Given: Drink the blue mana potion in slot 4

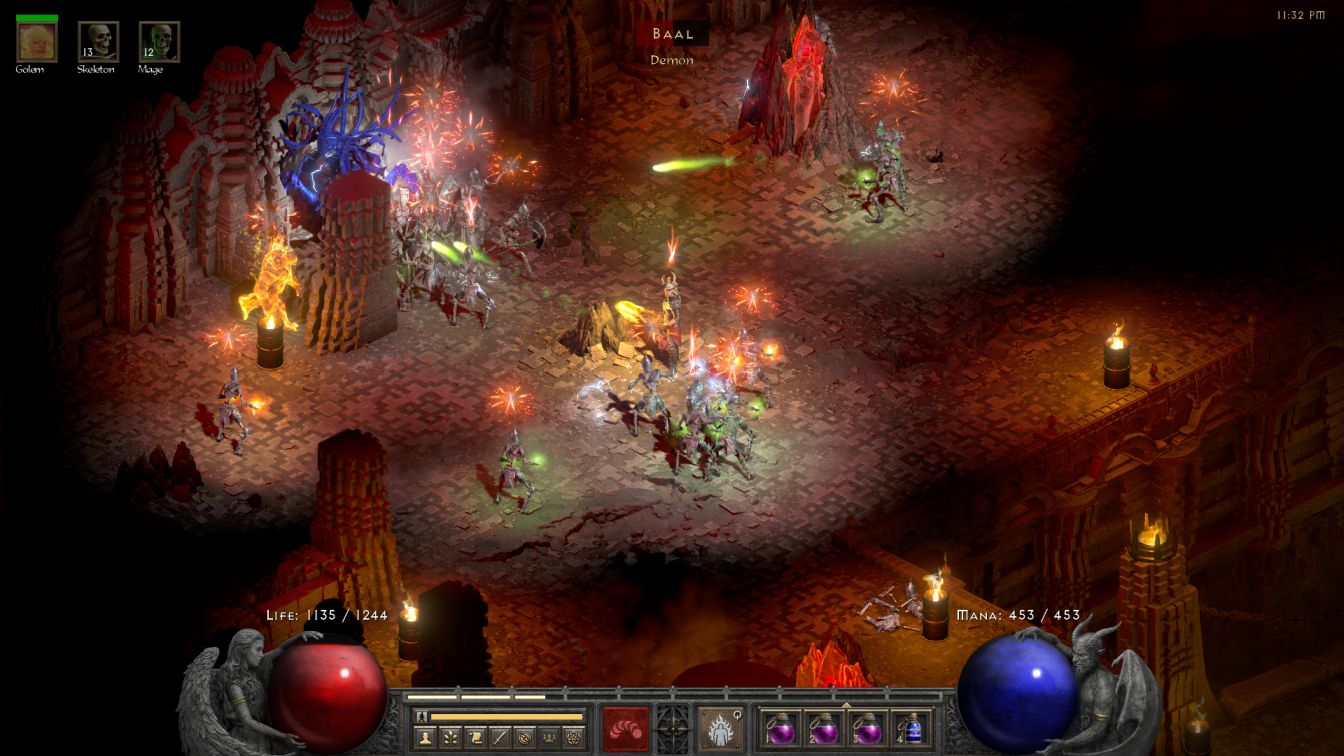Looking at the screenshot, I should (x=910, y=727).
